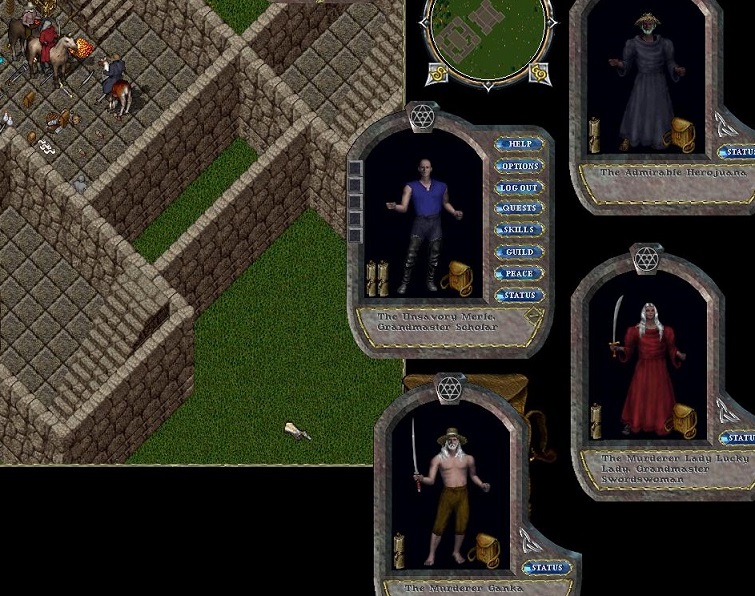Click Ganka's profile scroll
The image size is (755, 596).
tap(399, 549)
